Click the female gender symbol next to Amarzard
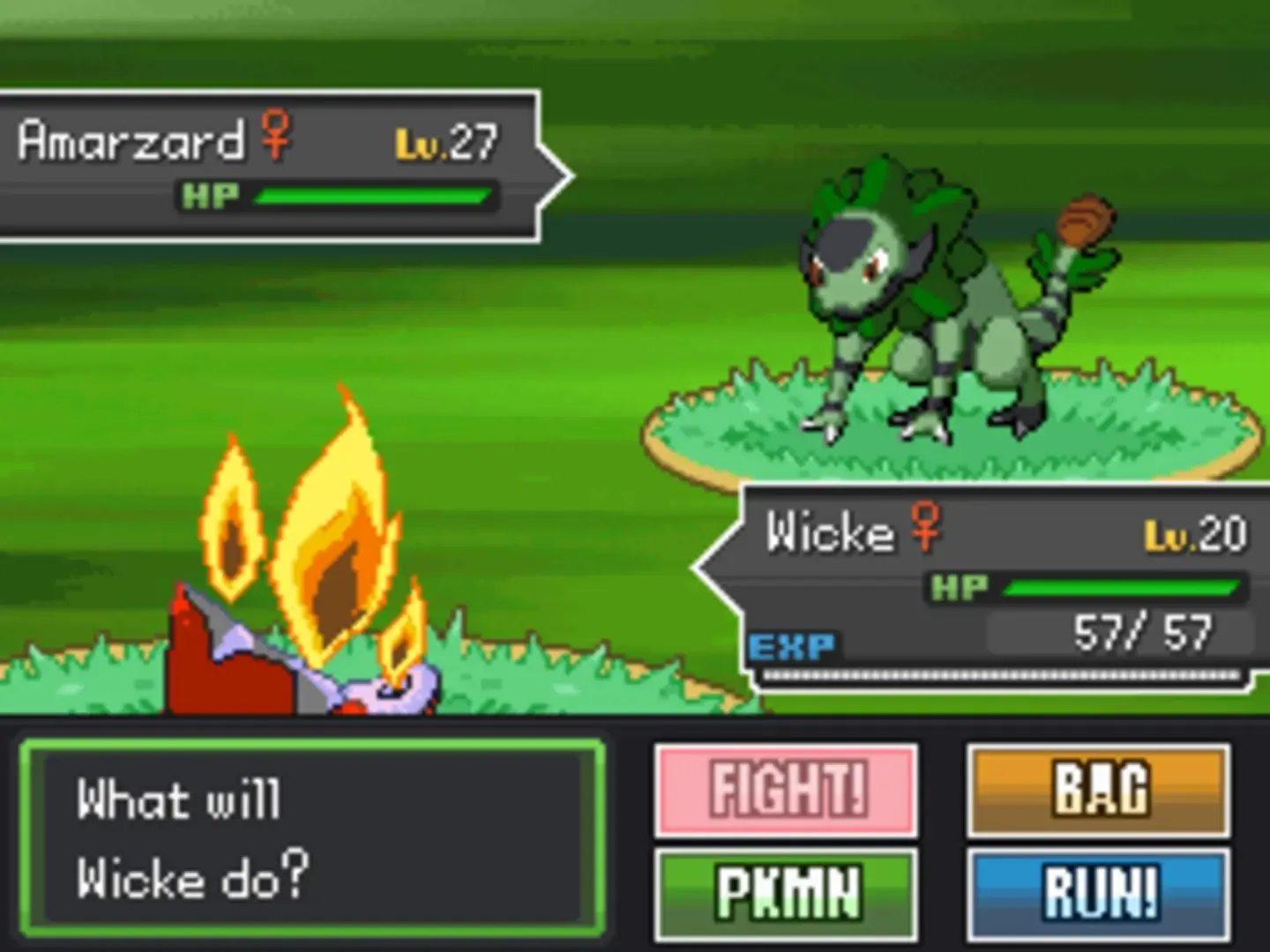 tap(275, 137)
